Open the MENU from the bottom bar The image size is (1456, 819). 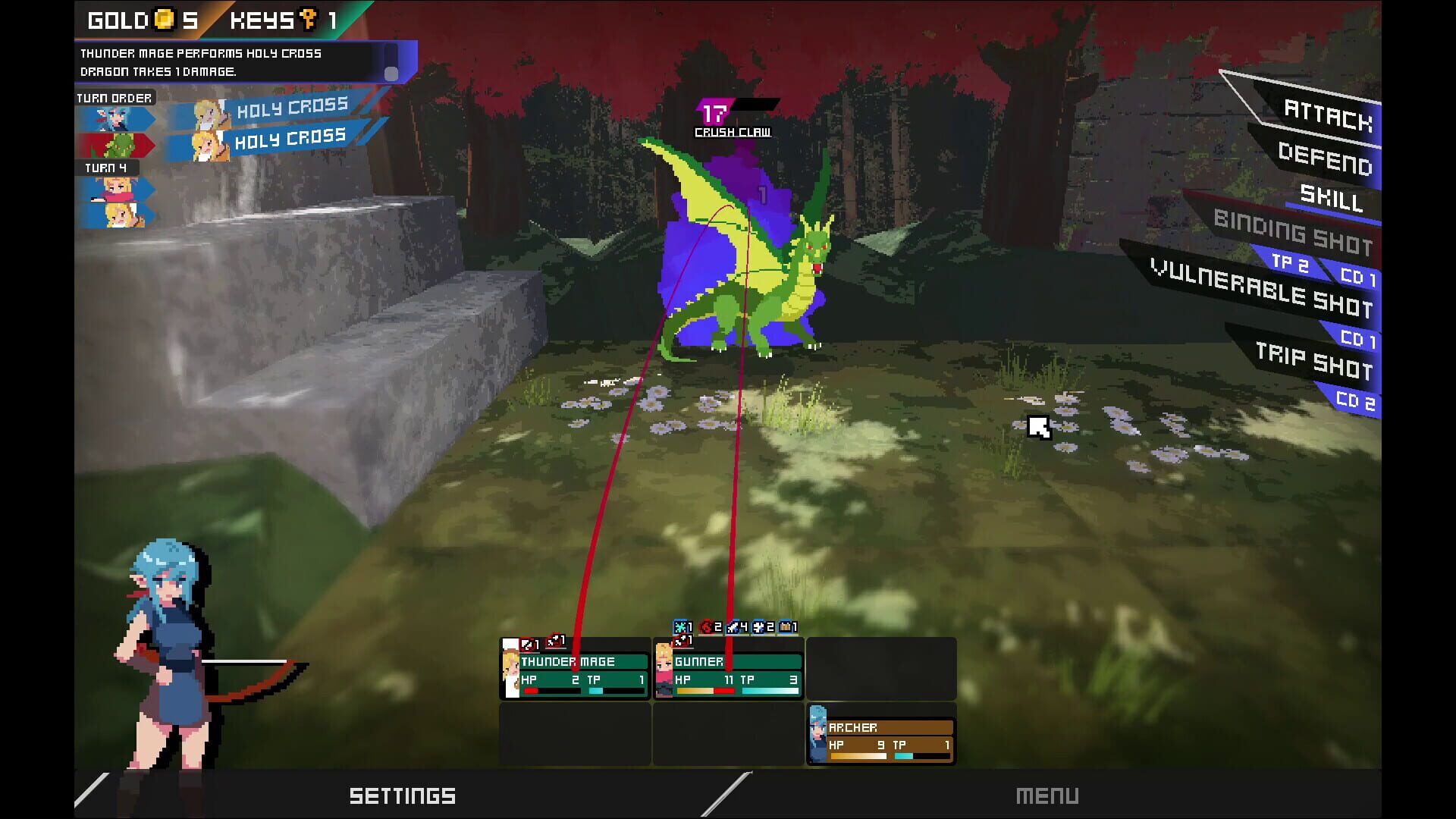tap(1049, 795)
